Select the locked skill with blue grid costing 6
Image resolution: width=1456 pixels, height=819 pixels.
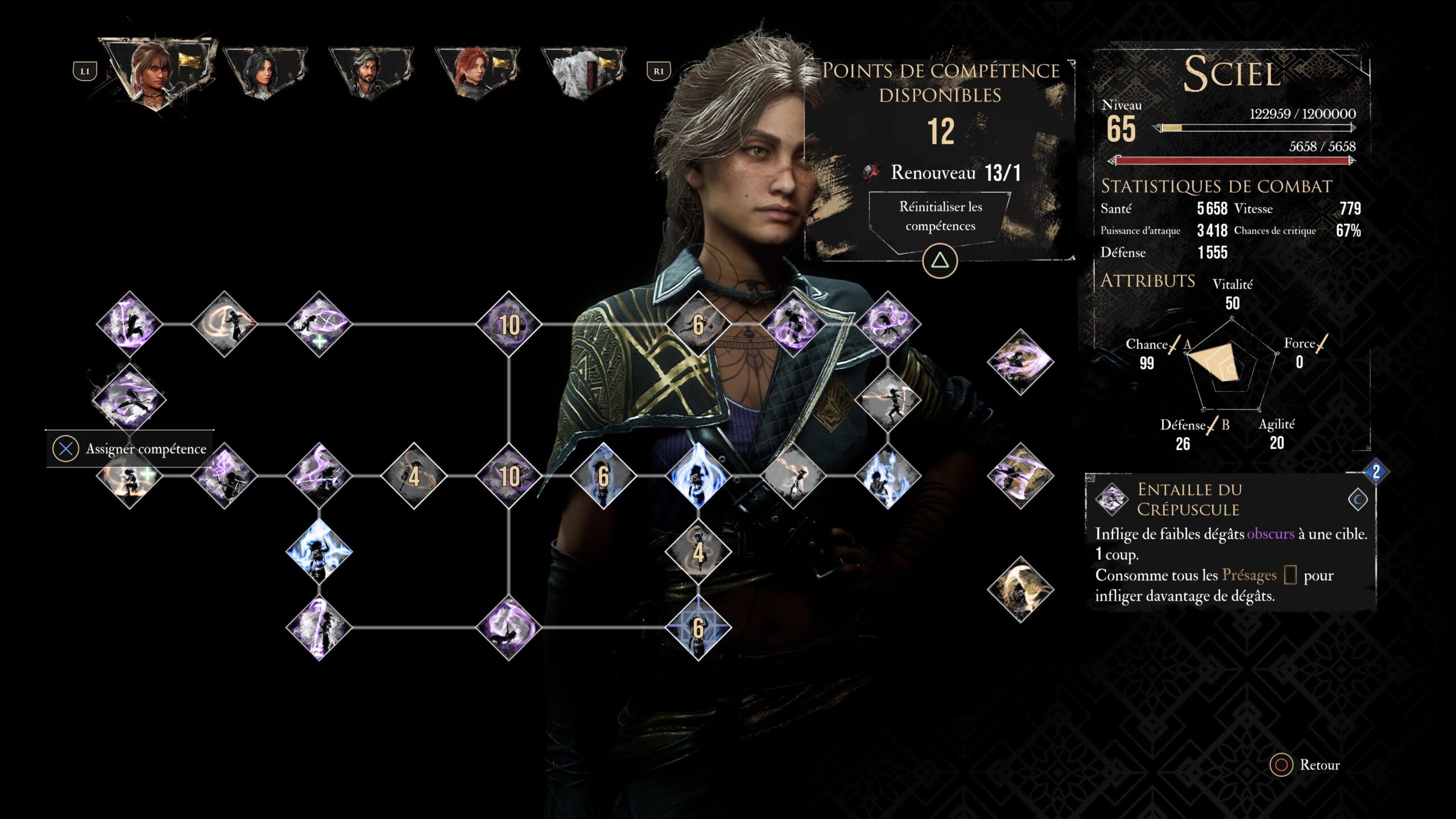pyautogui.click(x=698, y=627)
